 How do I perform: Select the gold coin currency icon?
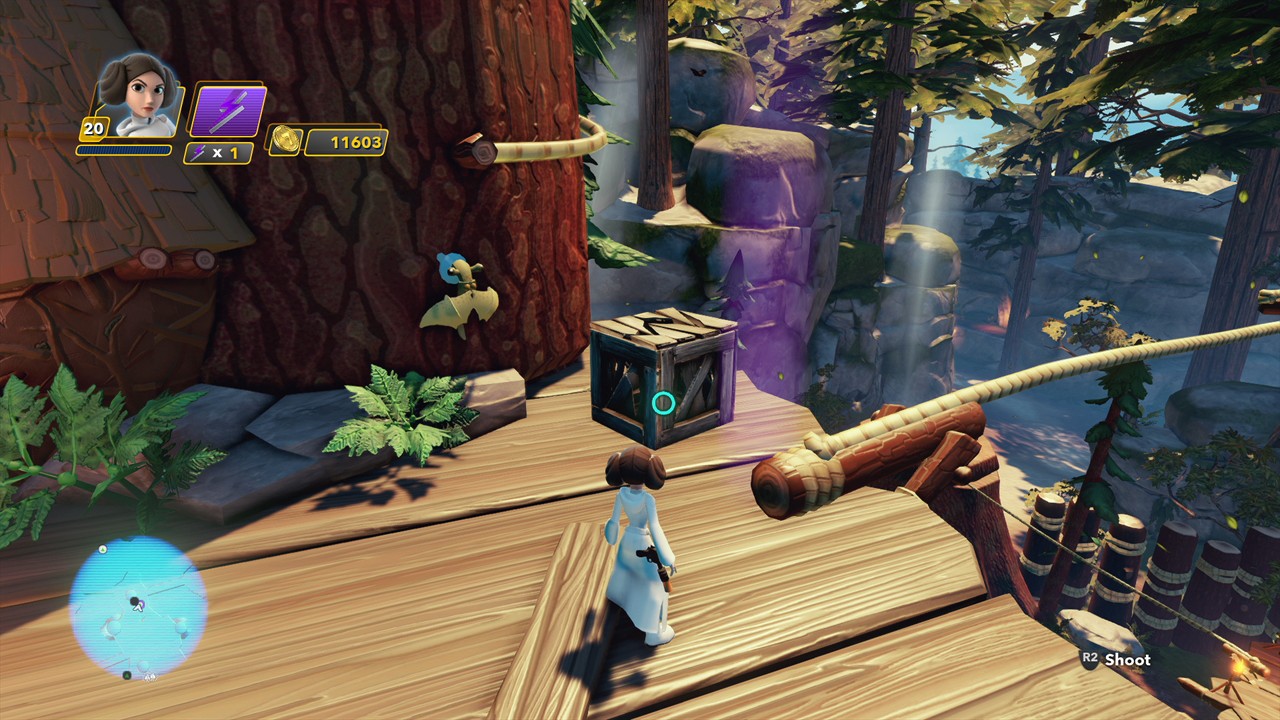[x=285, y=141]
